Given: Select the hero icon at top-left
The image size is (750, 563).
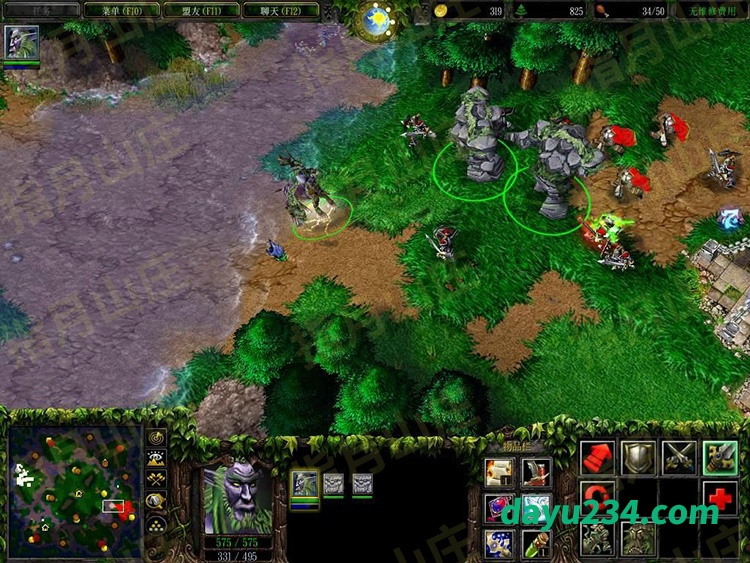Looking at the screenshot, I should pyautogui.click(x=21, y=43).
